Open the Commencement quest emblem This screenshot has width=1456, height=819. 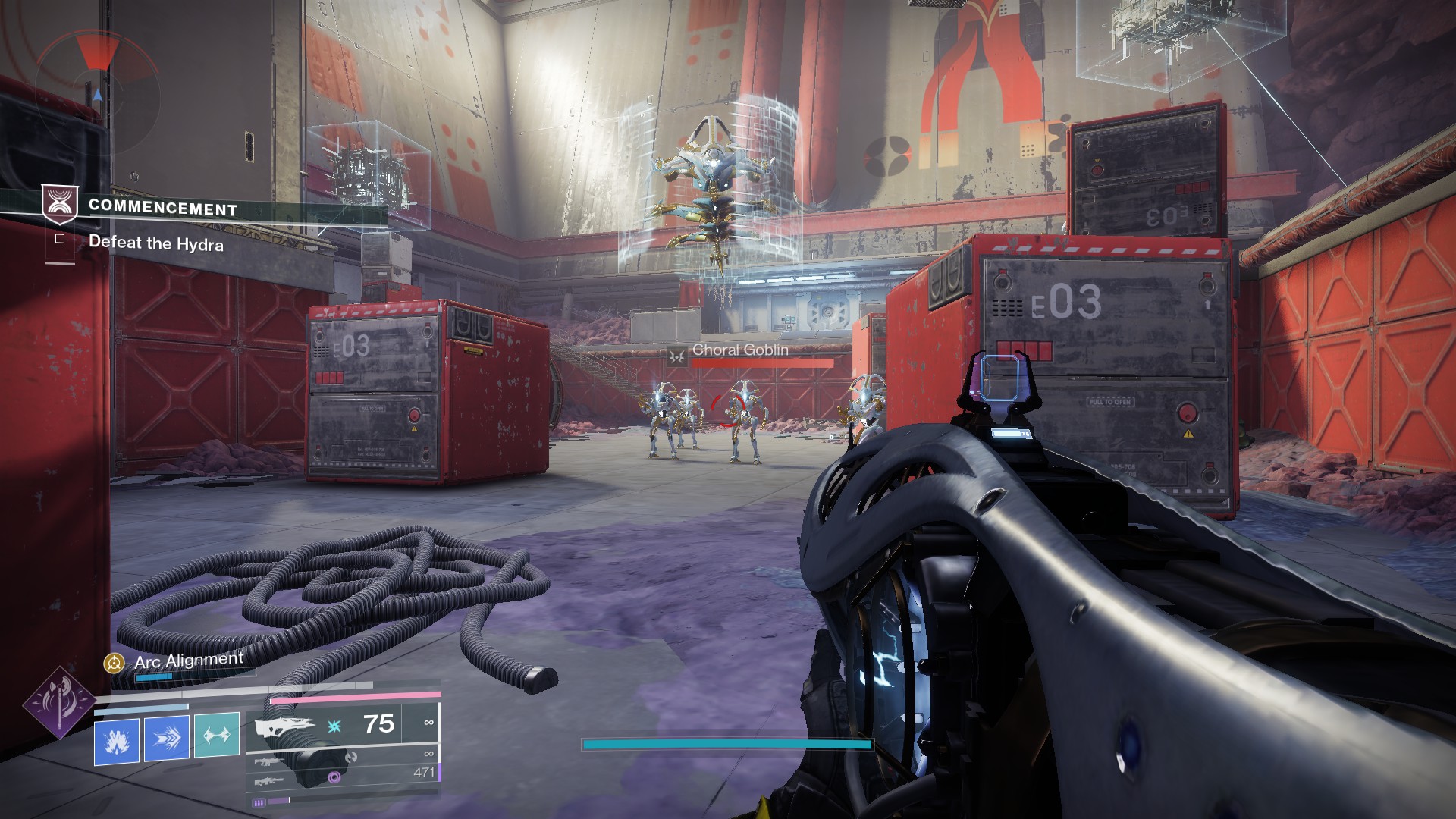point(59,205)
